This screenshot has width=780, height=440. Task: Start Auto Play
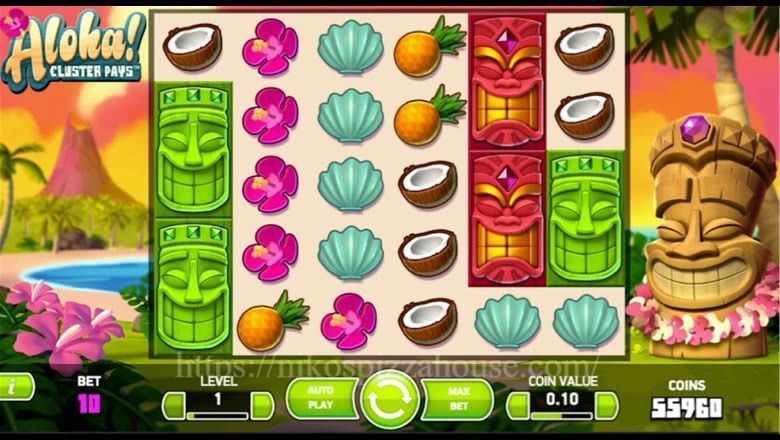(320, 400)
